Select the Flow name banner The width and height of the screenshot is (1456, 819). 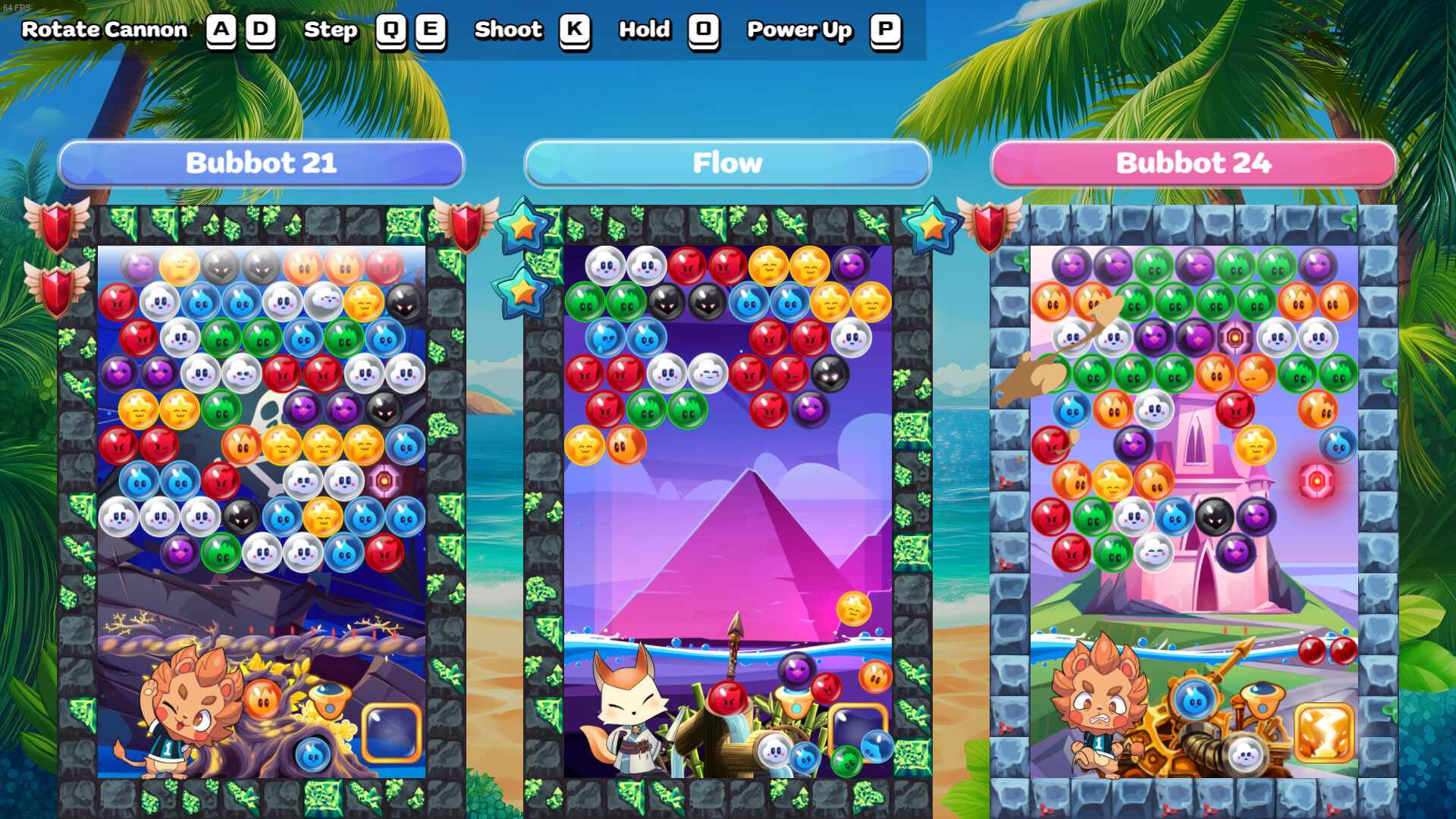727,162
